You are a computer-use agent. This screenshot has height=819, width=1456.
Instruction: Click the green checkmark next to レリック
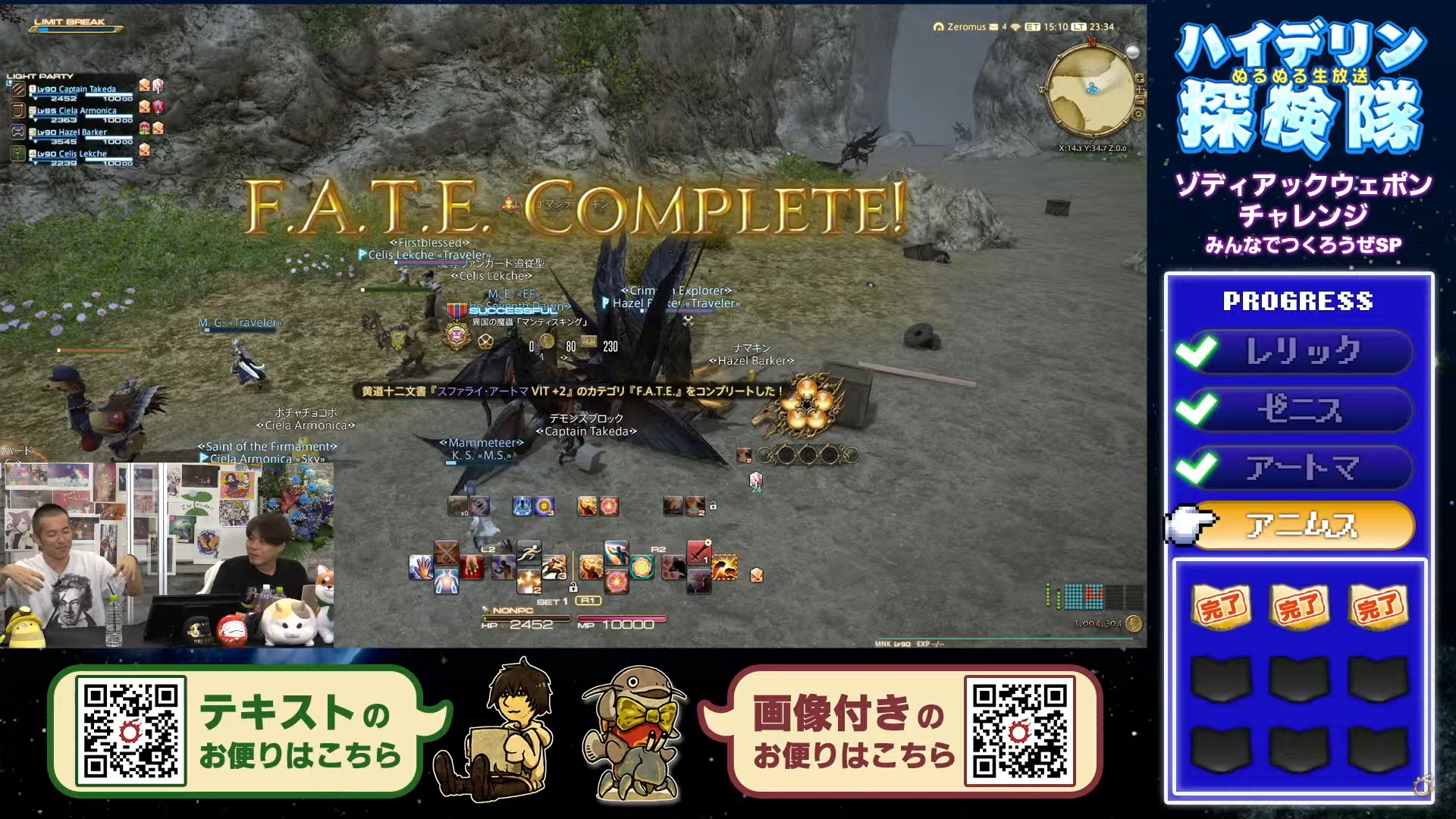click(1197, 351)
